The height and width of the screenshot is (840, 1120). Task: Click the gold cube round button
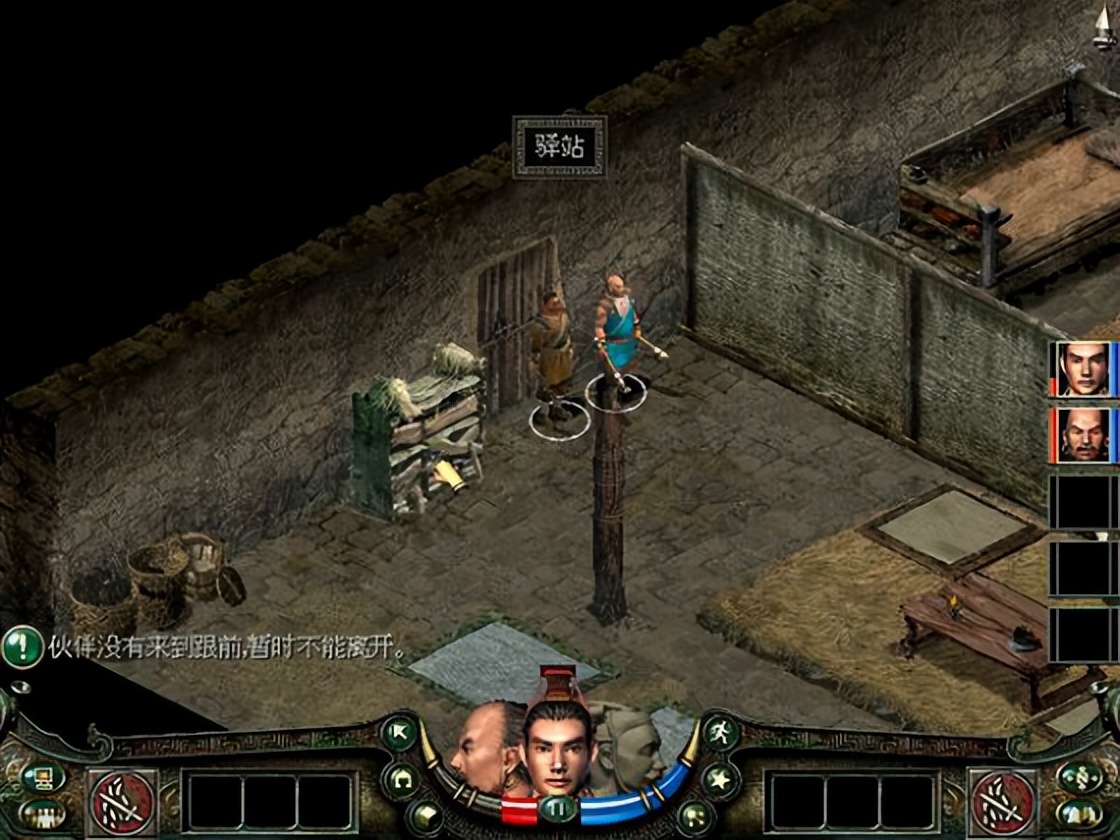pos(424,817)
